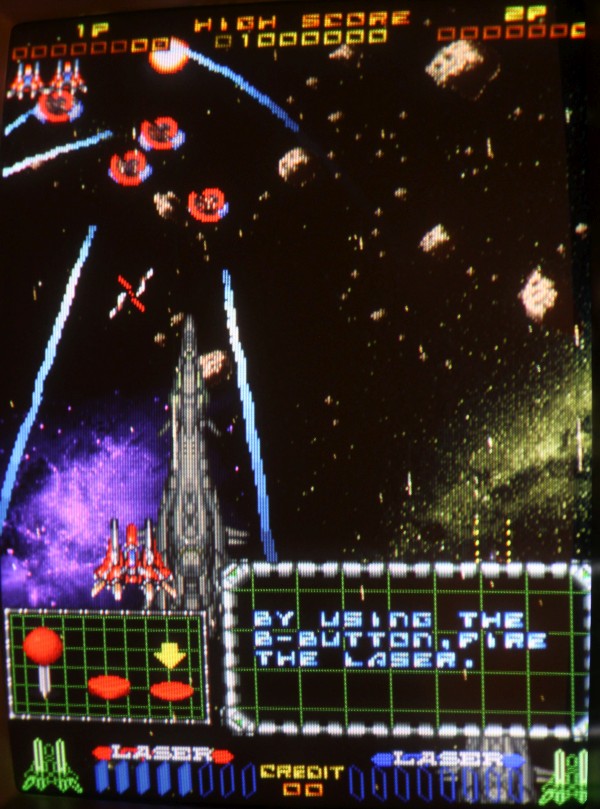600x809 pixels.
Task: Select the red button under the yellow arrow
Action: pos(172,689)
